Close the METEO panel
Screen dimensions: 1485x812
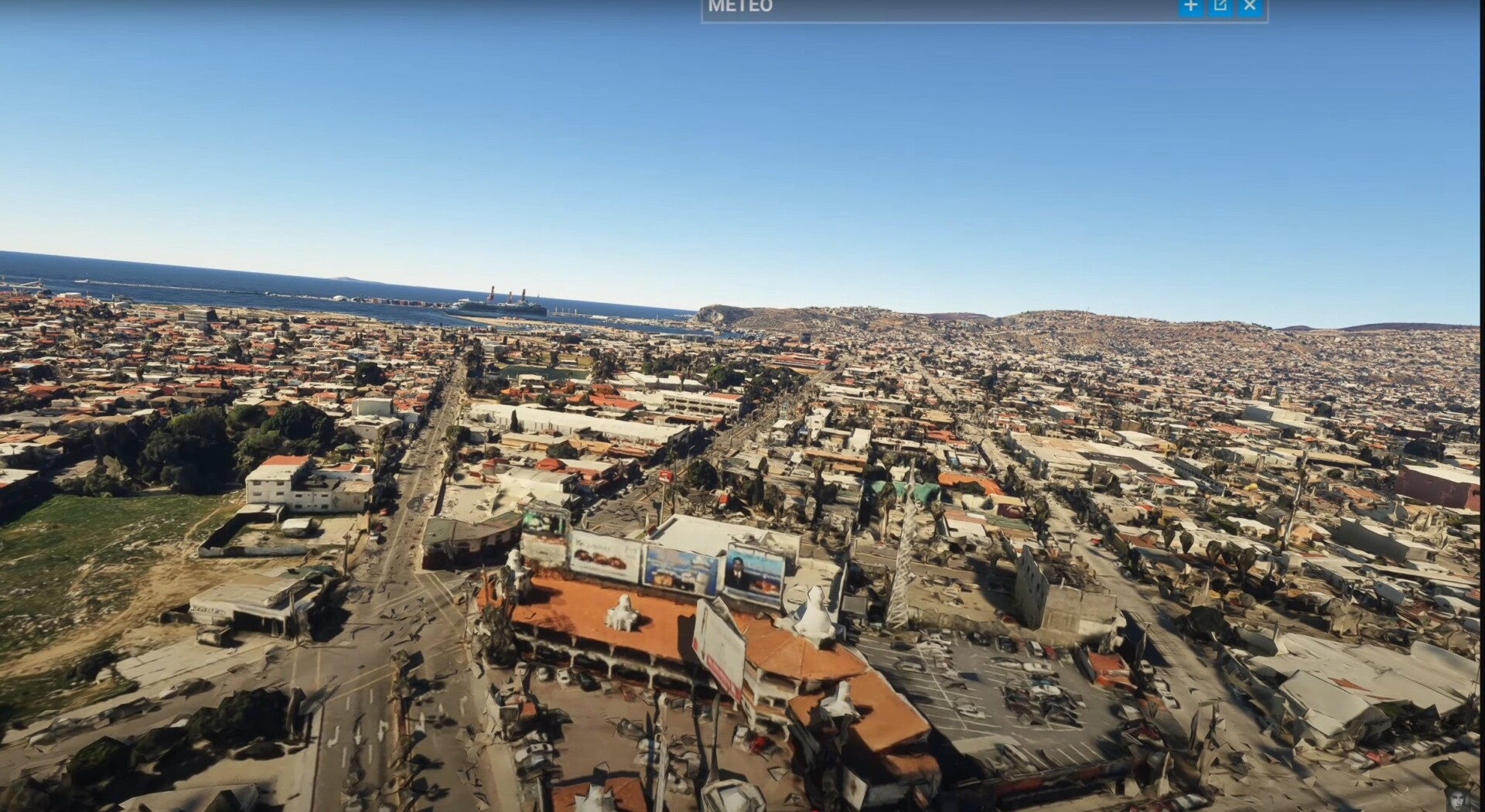pyautogui.click(x=1250, y=6)
